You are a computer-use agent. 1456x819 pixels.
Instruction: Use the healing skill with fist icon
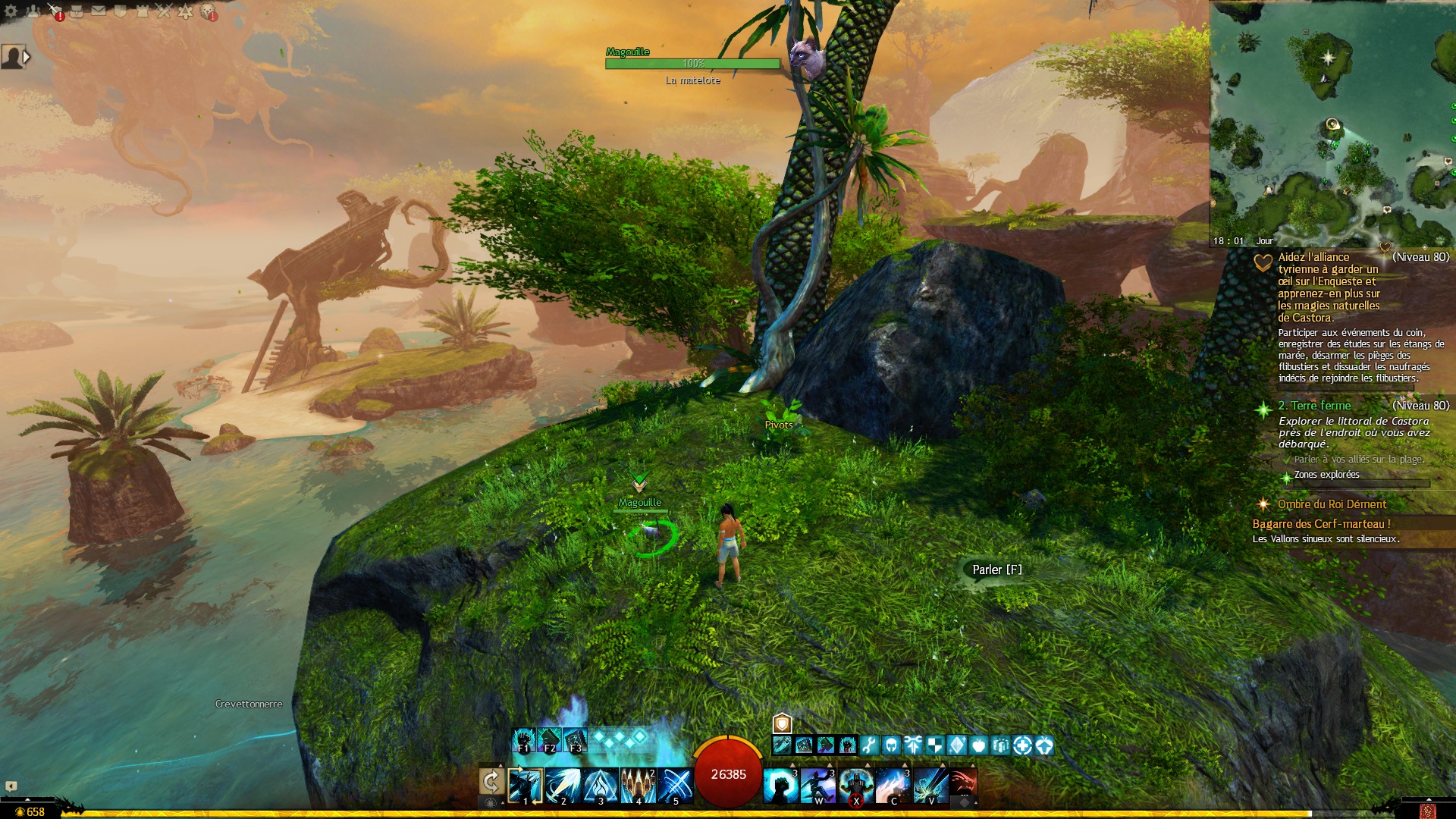780,786
